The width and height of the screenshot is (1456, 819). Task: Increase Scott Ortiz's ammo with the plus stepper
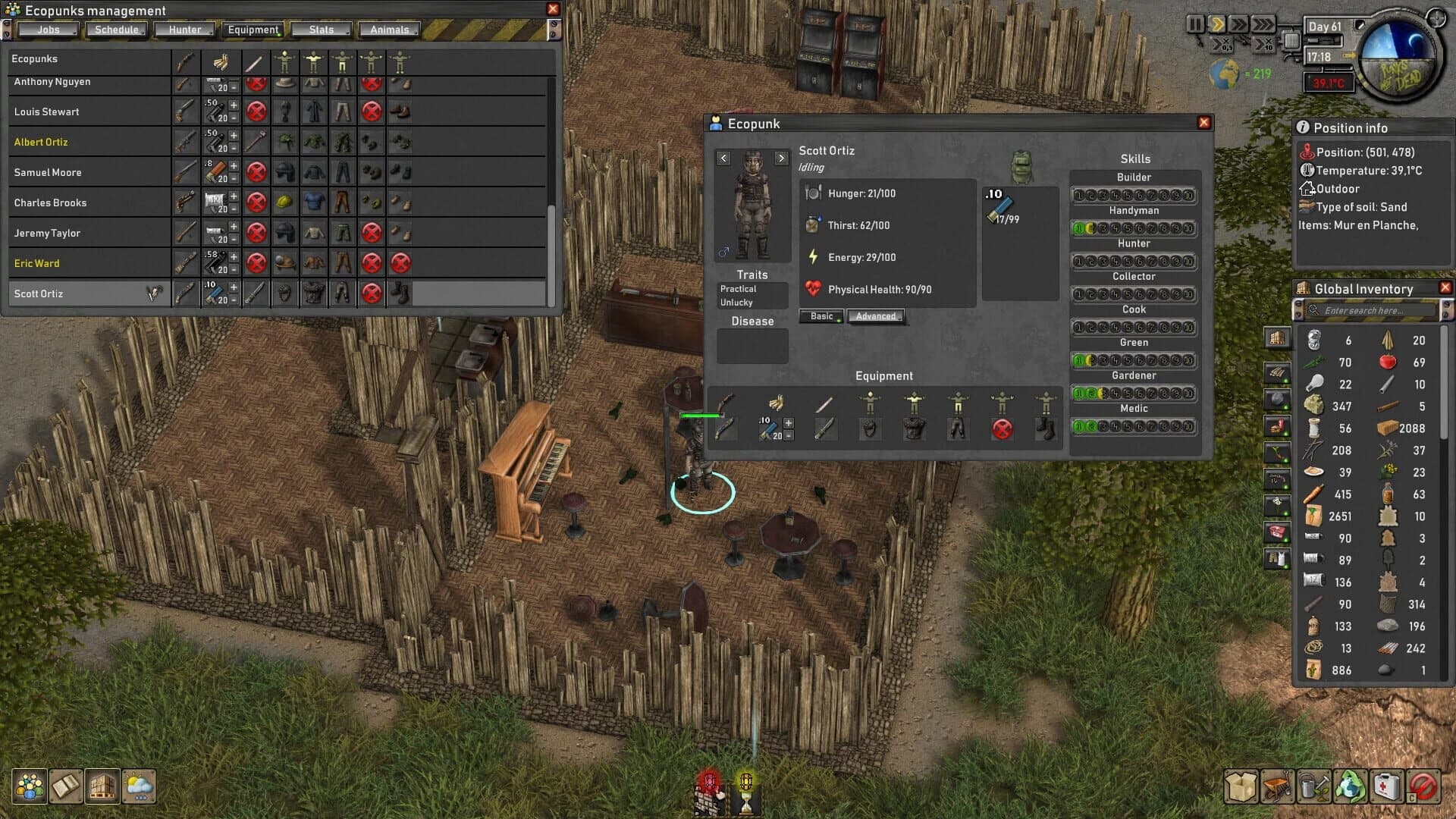(x=789, y=422)
